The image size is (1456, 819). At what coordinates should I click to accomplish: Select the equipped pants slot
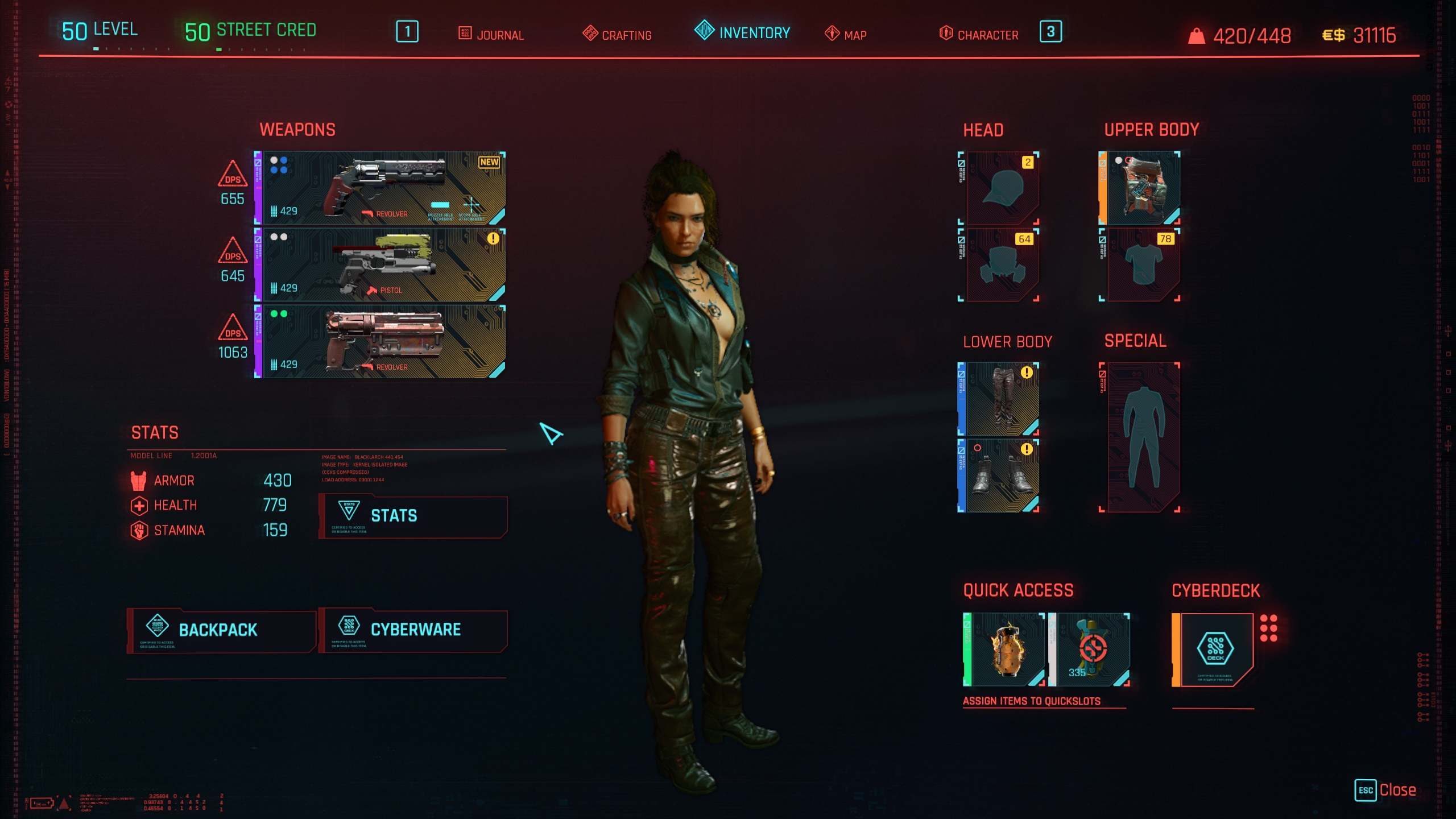point(1002,399)
